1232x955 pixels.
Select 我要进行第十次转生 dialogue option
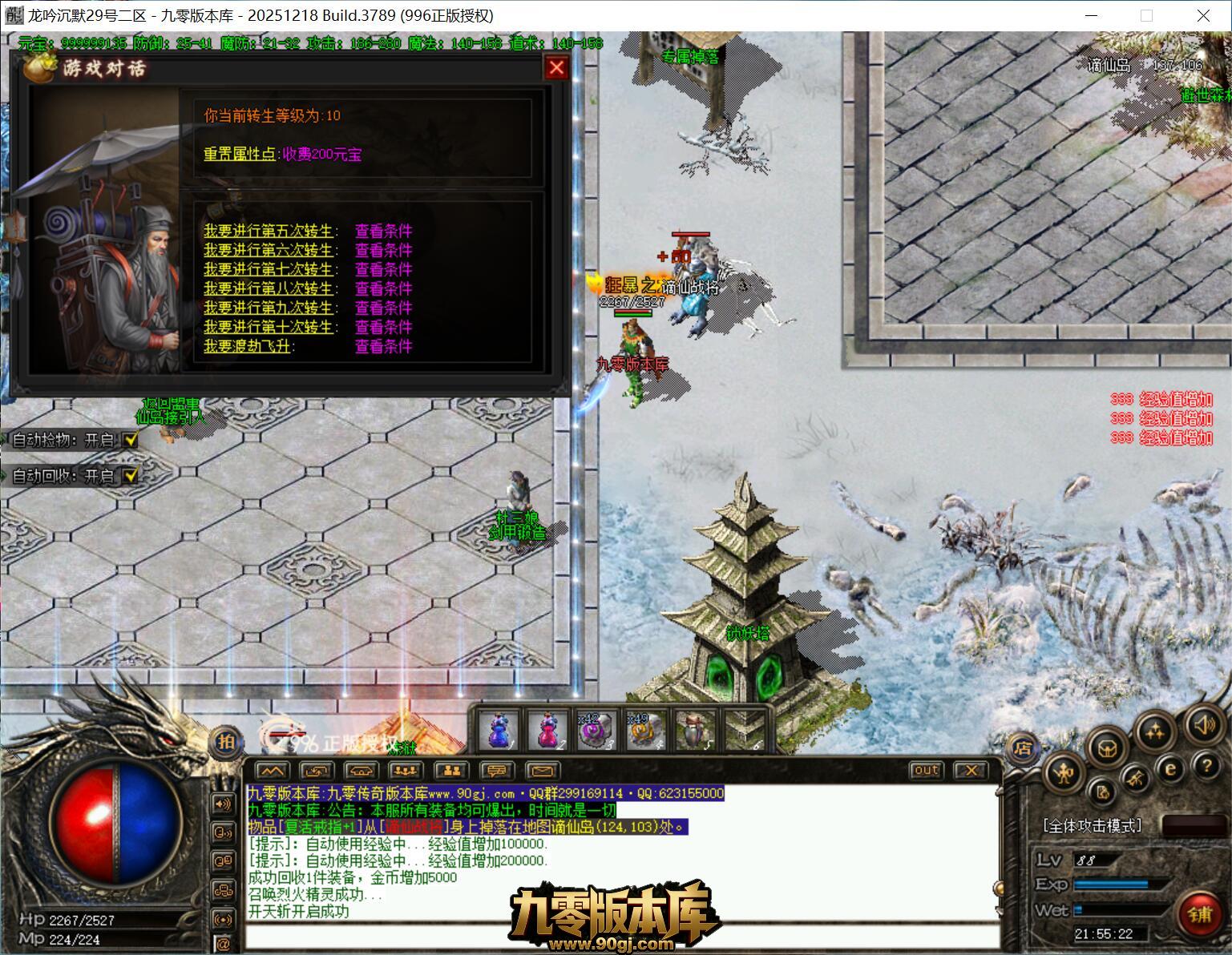[x=268, y=327]
